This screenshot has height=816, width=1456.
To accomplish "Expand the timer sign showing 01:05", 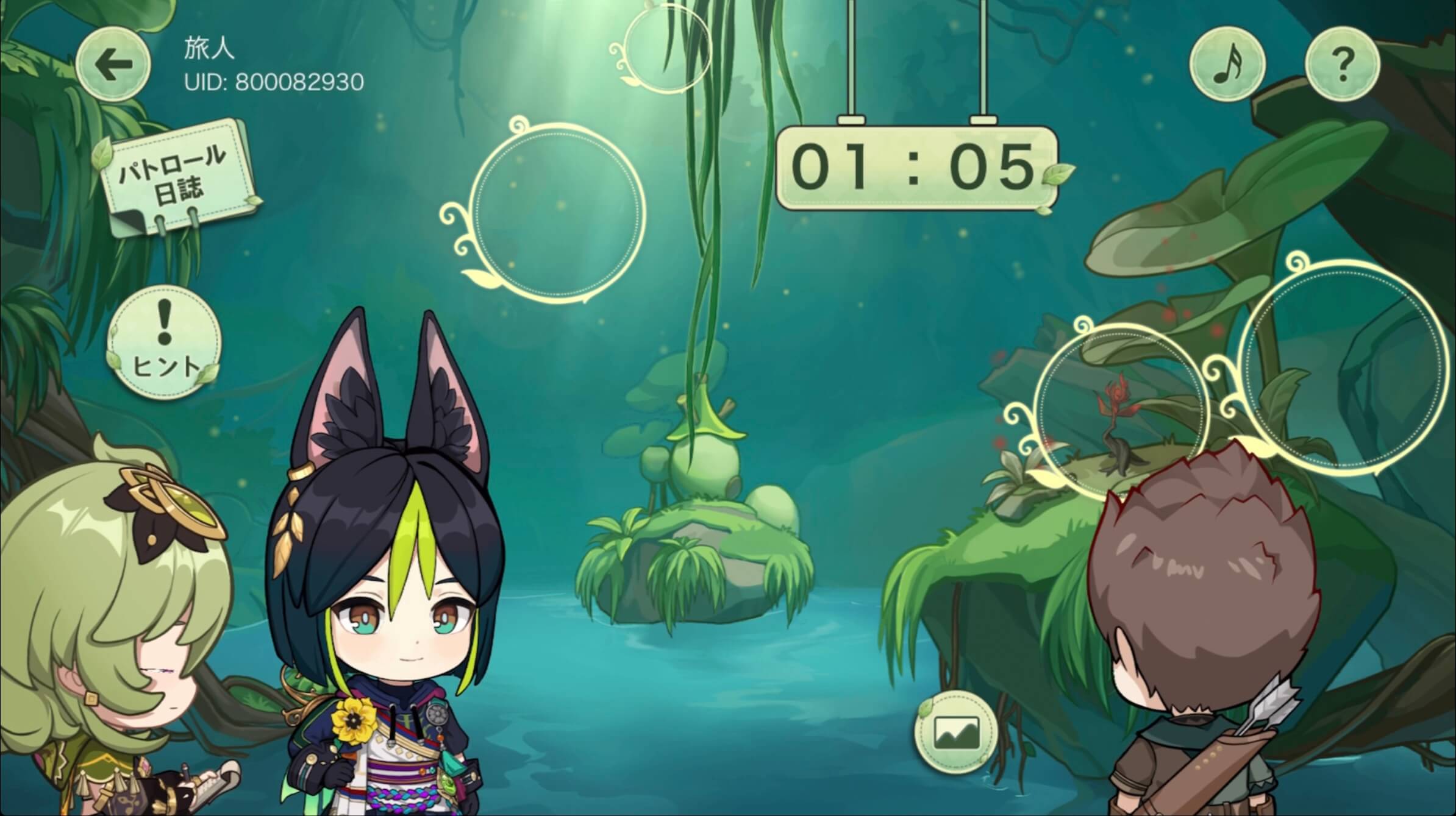I will point(912,168).
